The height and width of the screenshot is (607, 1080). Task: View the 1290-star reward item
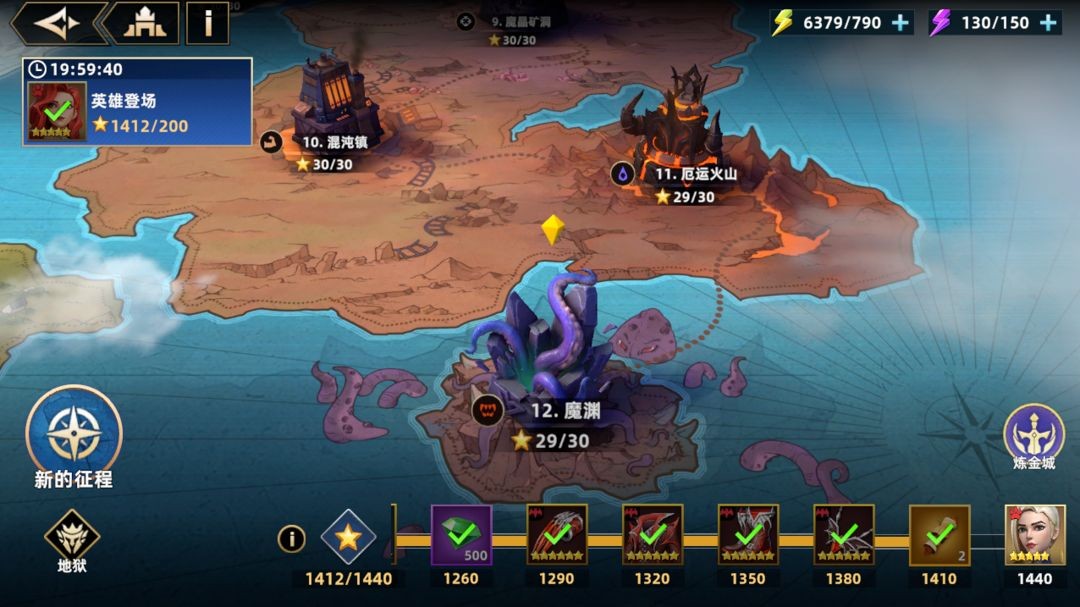[557, 535]
